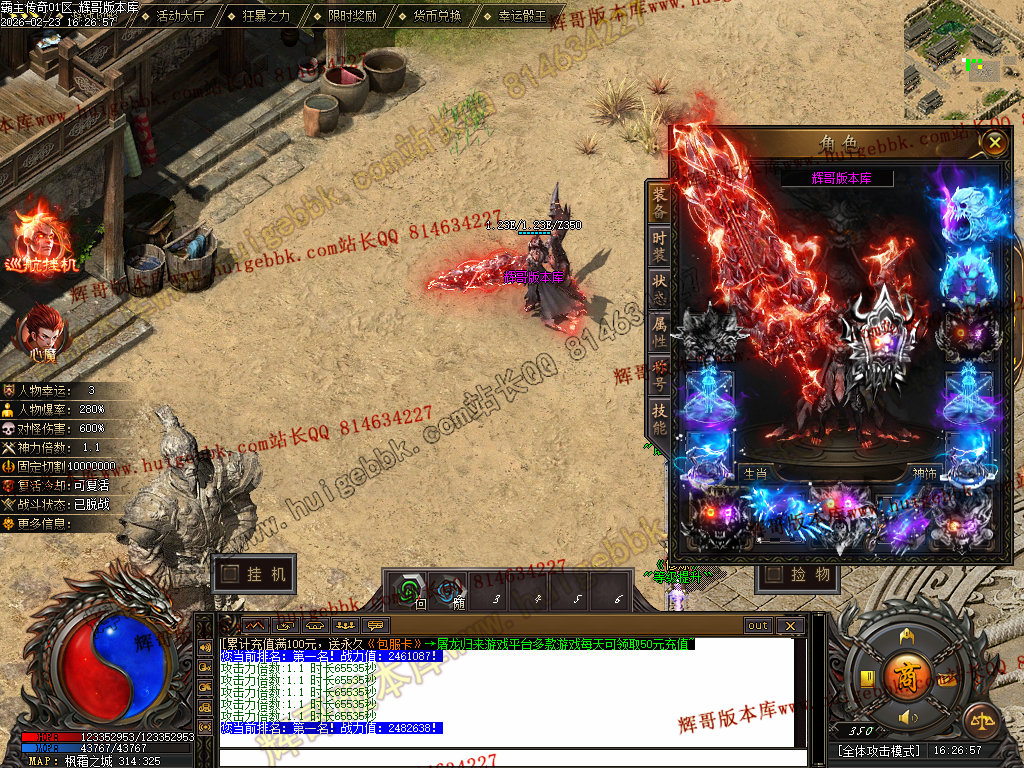1024x768 pixels.
Task: Switch to the 技能 skills tab
Action: pyautogui.click(x=659, y=419)
